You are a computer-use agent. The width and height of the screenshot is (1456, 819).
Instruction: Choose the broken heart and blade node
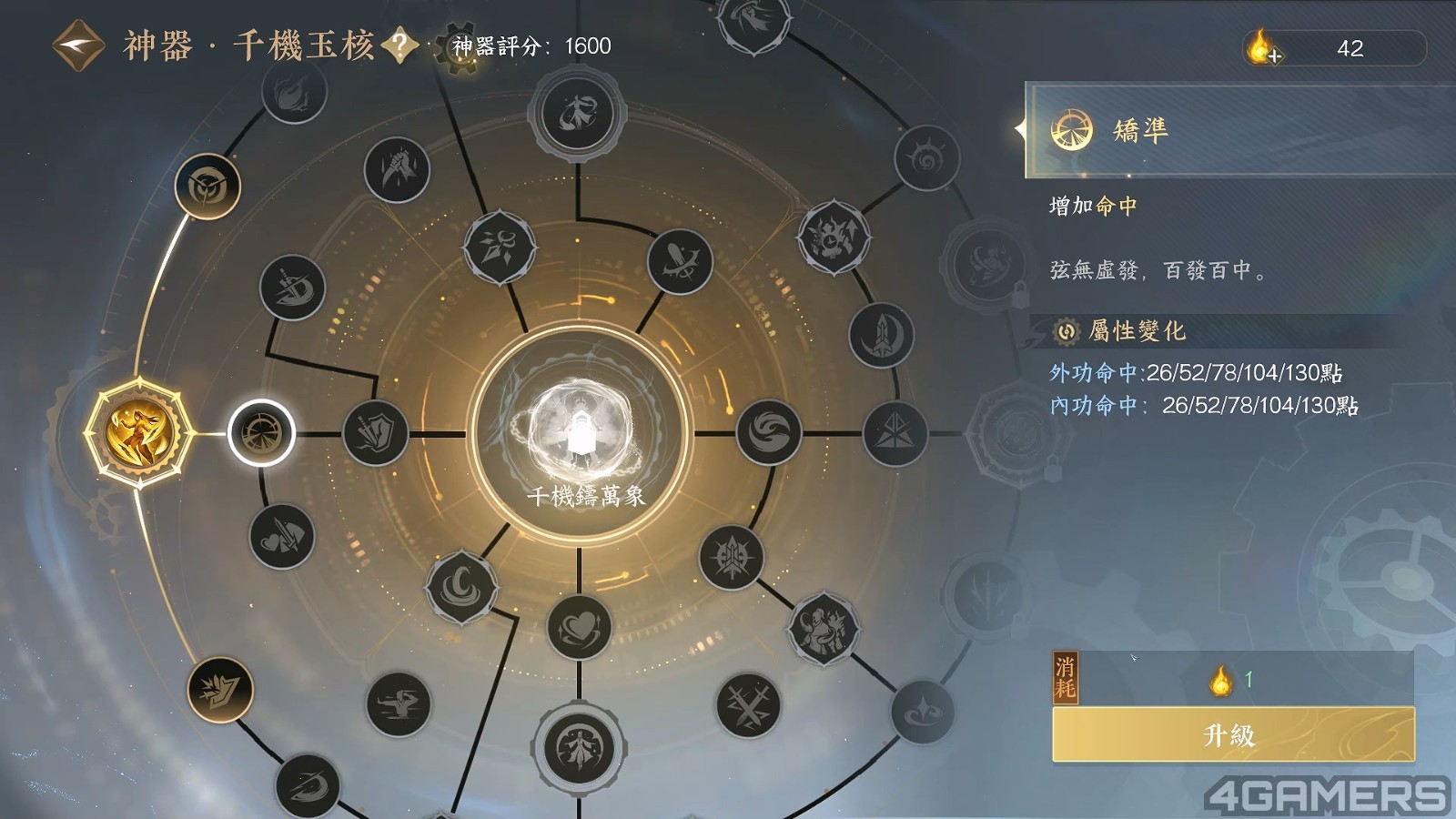tap(282, 537)
